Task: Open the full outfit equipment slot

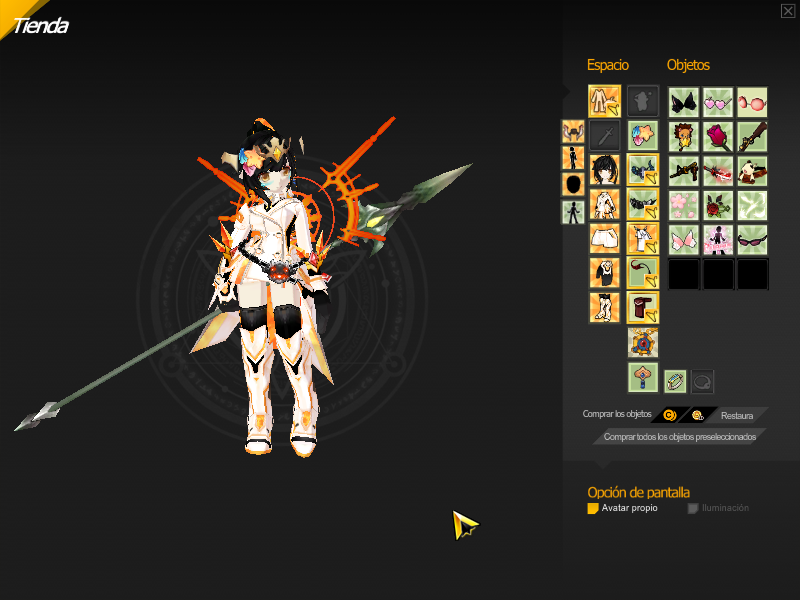Action: (x=604, y=101)
